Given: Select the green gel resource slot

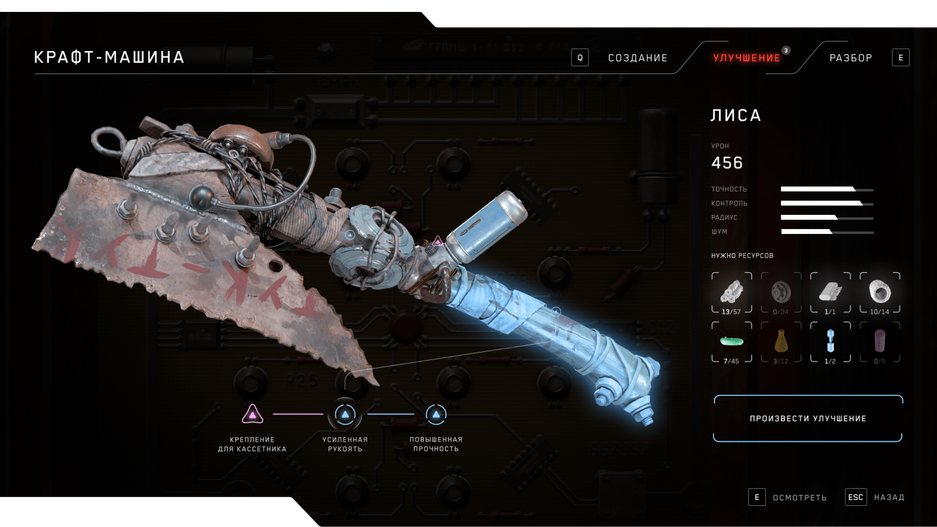Looking at the screenshot, I should pyautogui.click(x=732, y=342).
